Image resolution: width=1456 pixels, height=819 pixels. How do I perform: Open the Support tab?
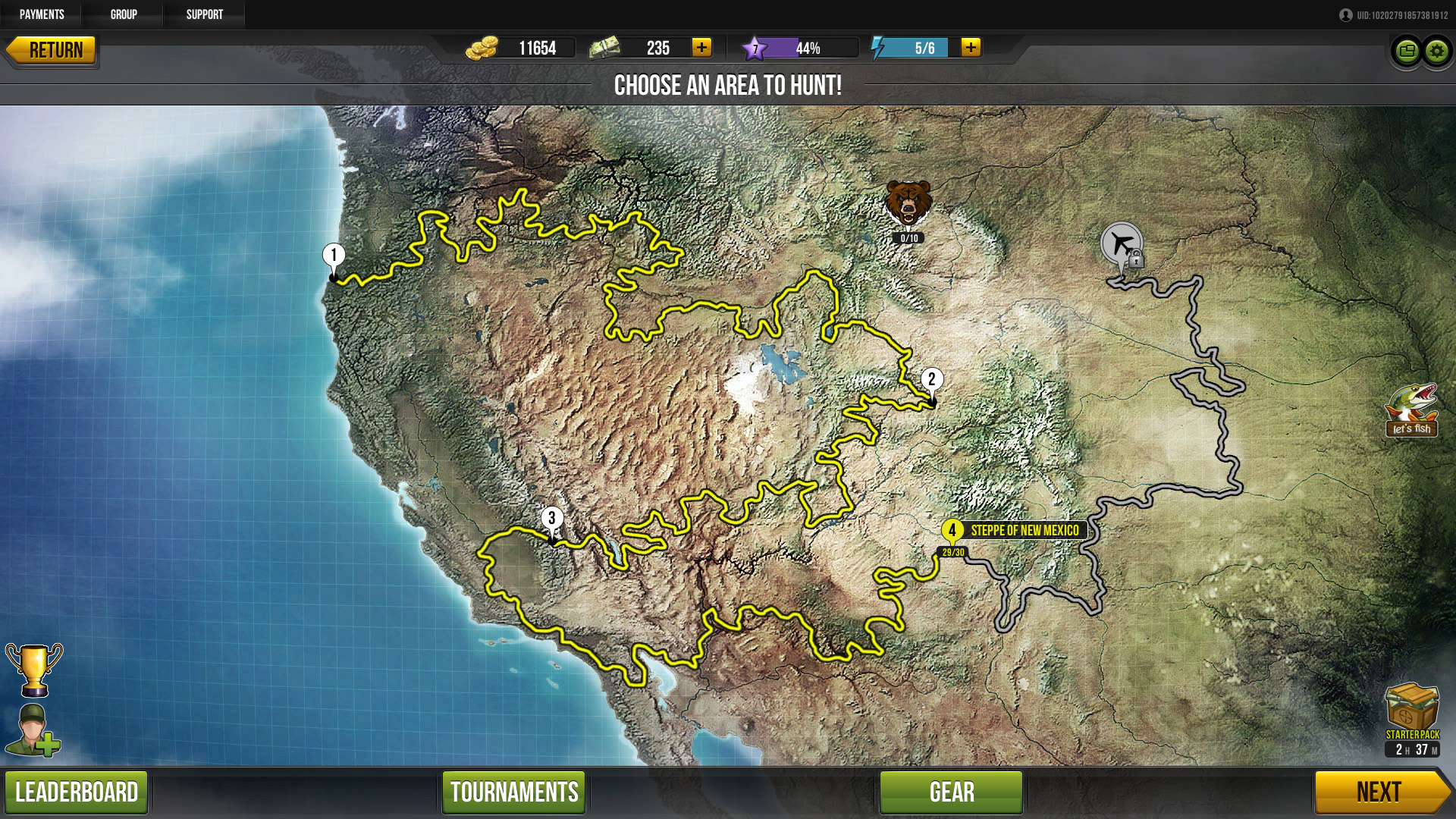(205, 14)
